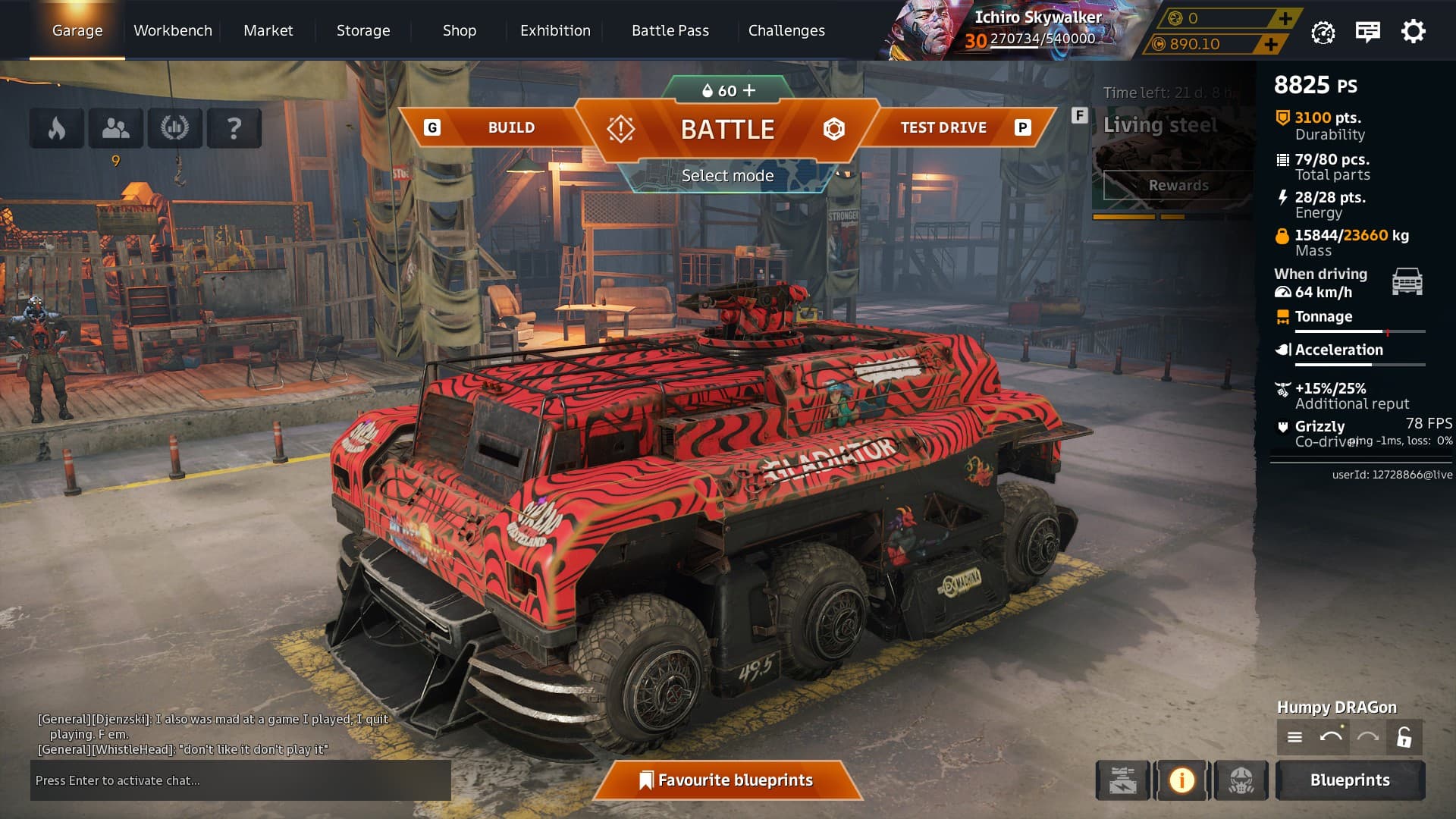Screen dimensions: 1456x819
Task: Open the Workbench tab
Action: point(173,30)
